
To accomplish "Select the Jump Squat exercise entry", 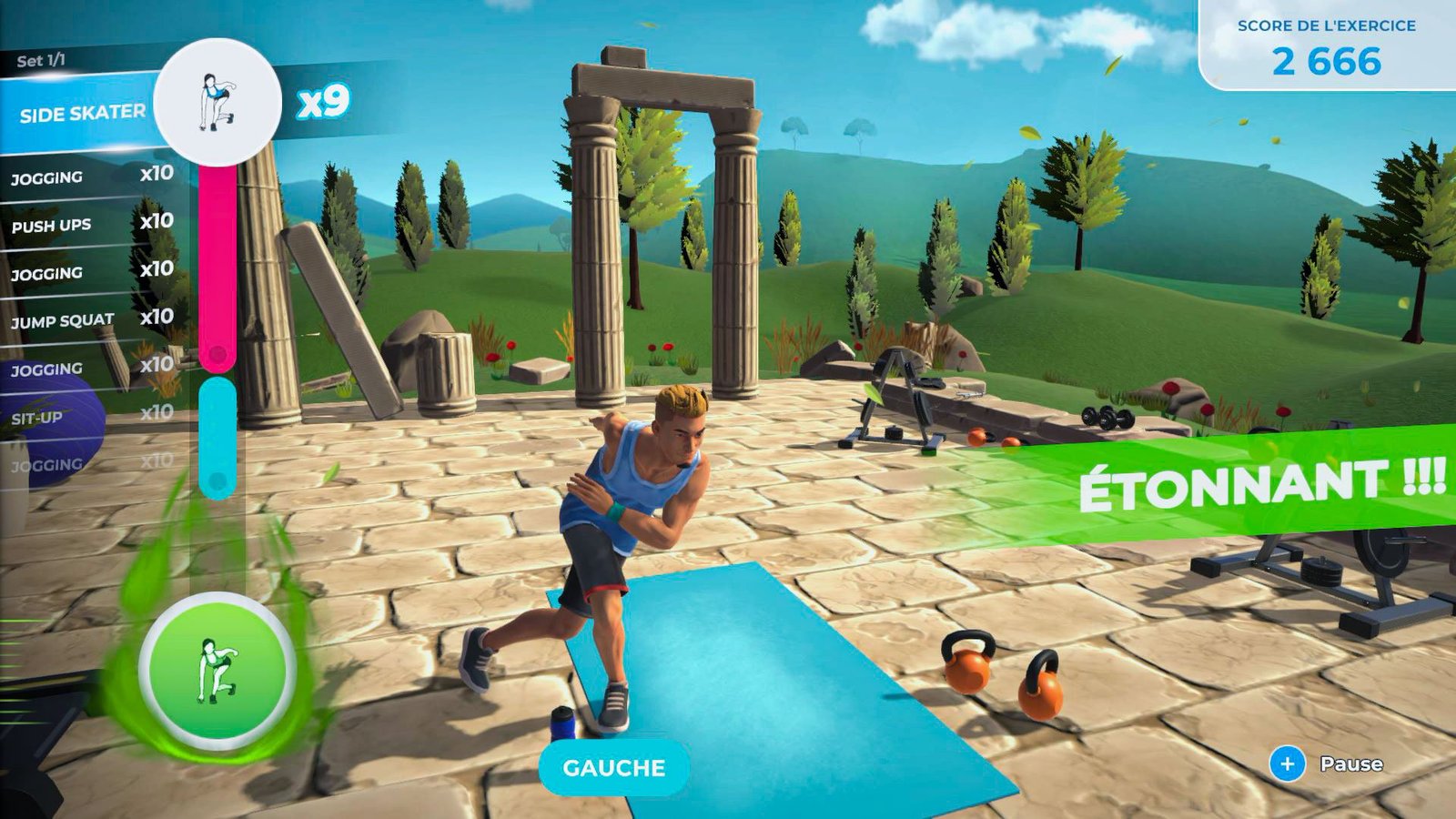I will pos(91,319).
